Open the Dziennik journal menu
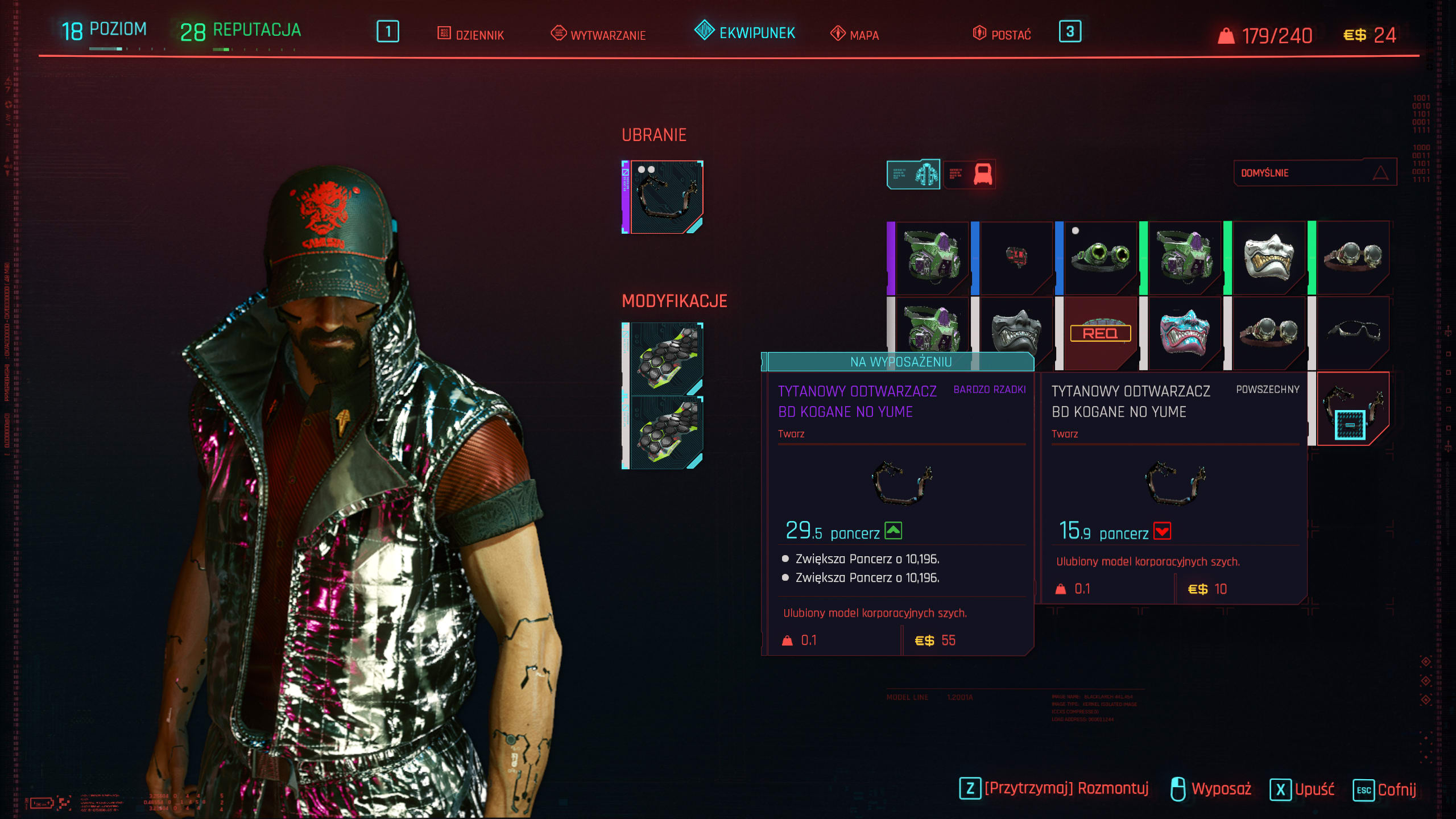 click(471, 35)
